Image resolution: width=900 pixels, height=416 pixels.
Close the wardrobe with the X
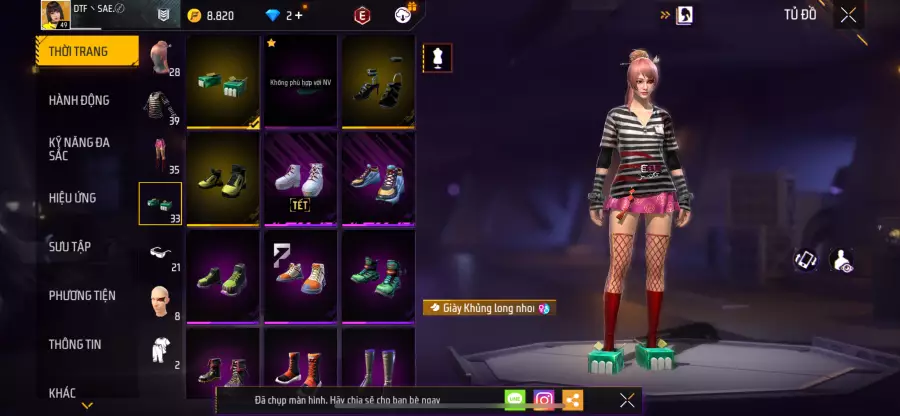(x=848, y=15)
